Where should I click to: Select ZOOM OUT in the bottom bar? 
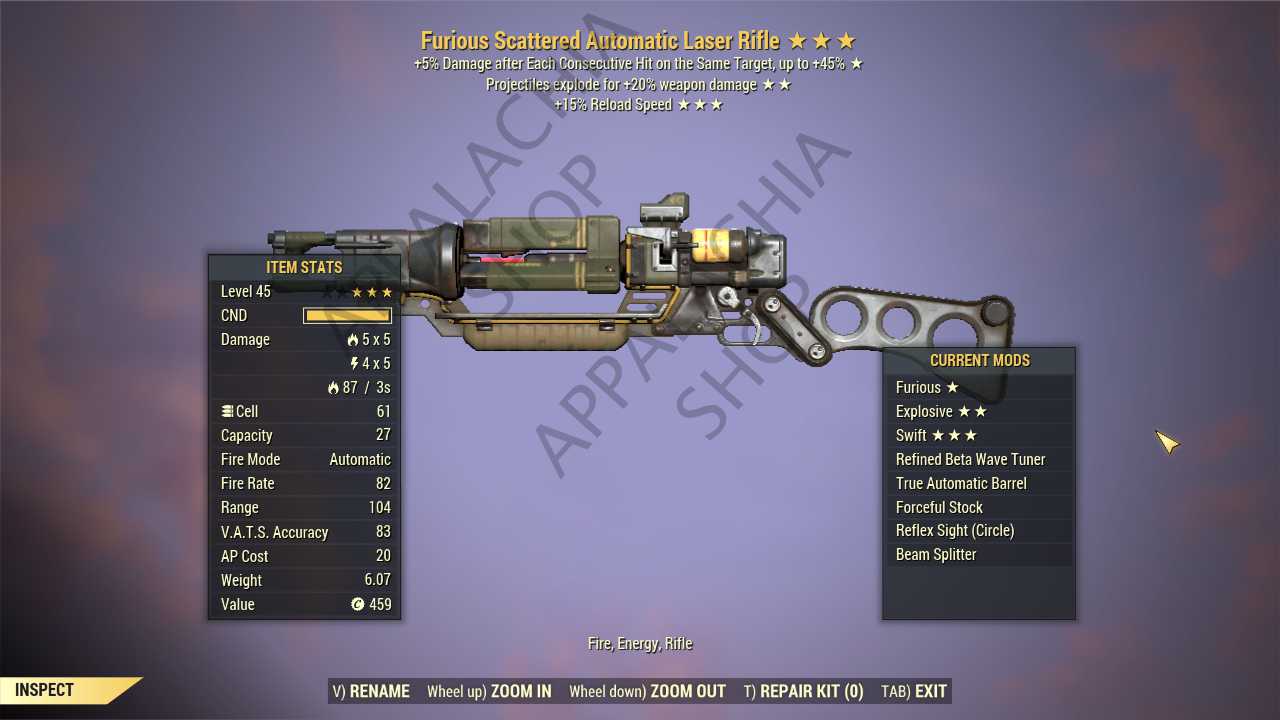647,691
